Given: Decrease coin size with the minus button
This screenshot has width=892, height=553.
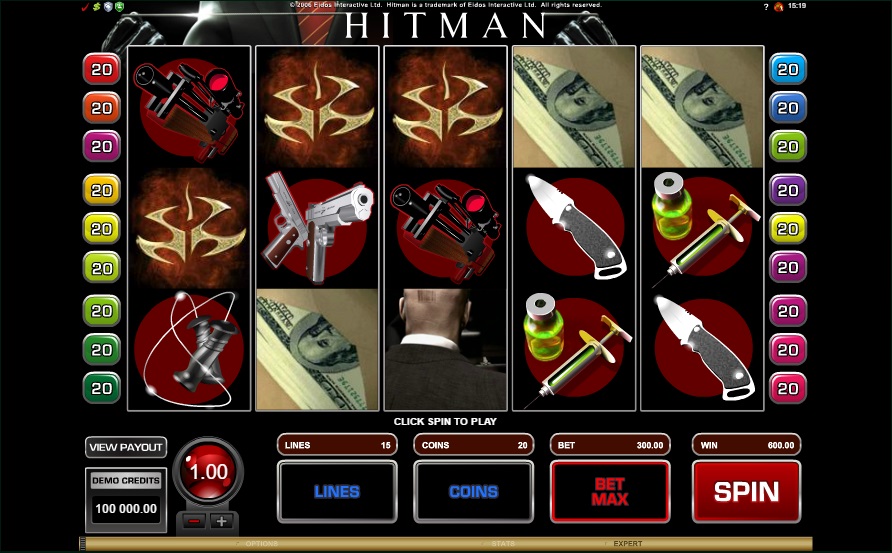Looking at the screenshot, I should 196,521.
